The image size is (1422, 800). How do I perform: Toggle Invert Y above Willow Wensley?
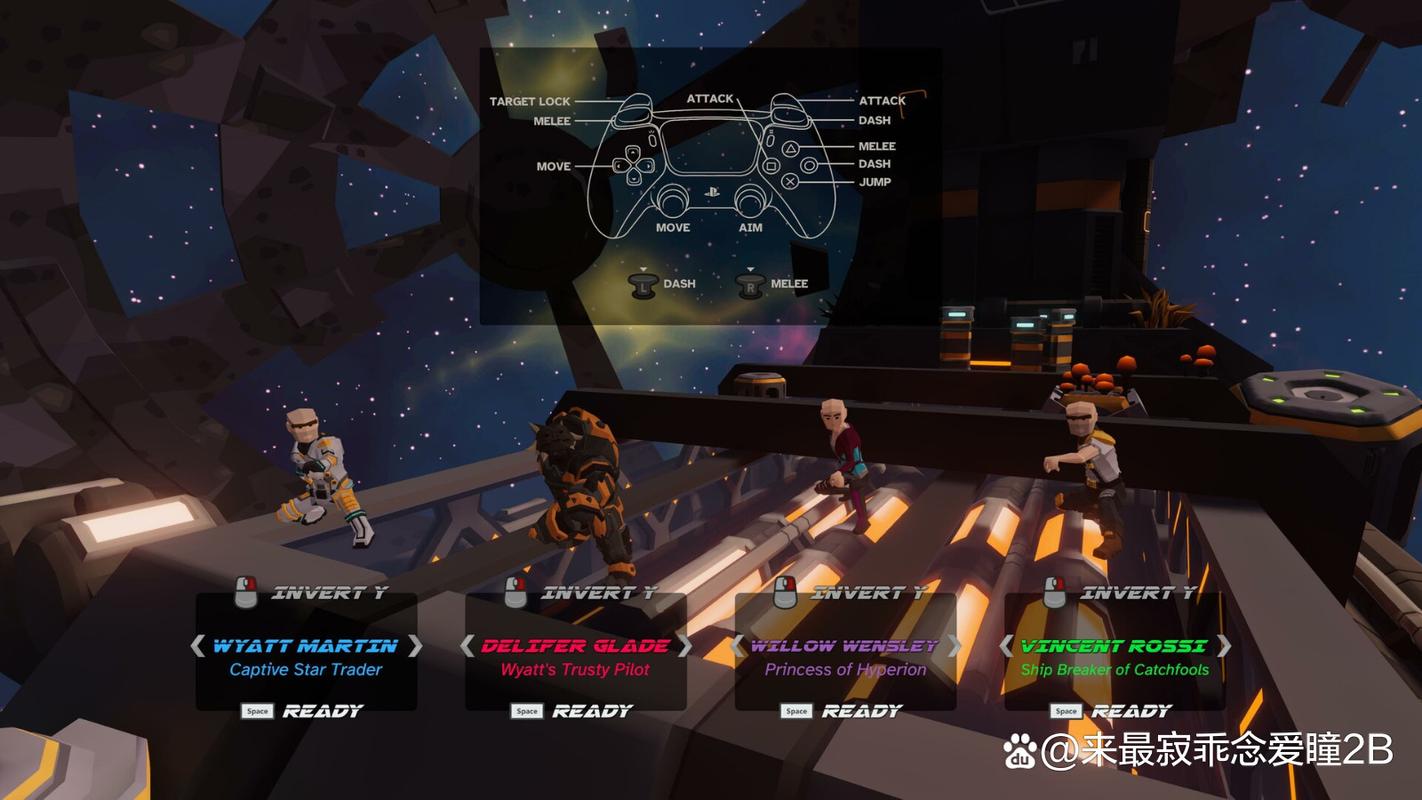(850, 593)
